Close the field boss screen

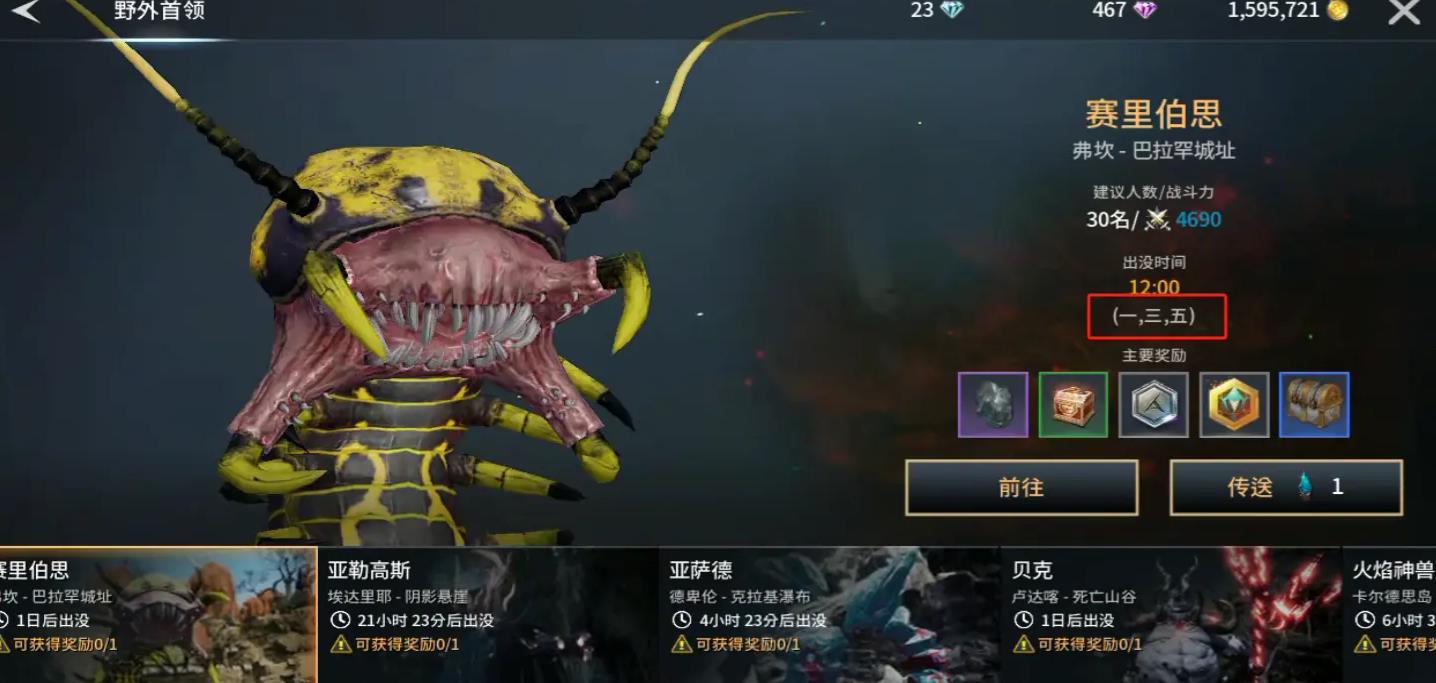point(1404,12)
